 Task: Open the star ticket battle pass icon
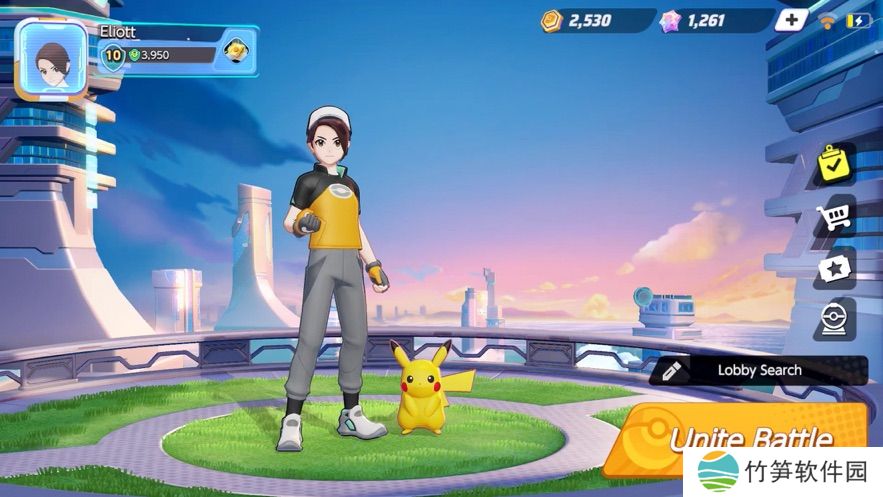click(835, 269)
